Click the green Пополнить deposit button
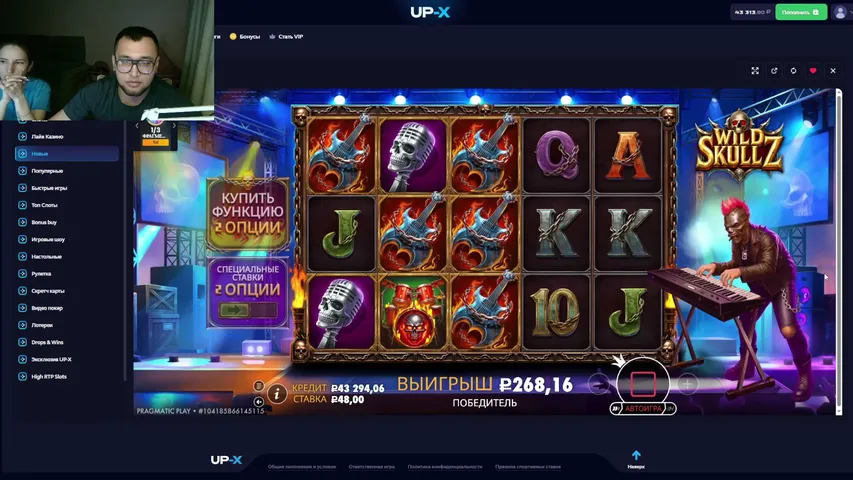Image resolution: width=853 pixels, height=480 pixels. pos(800,12)
